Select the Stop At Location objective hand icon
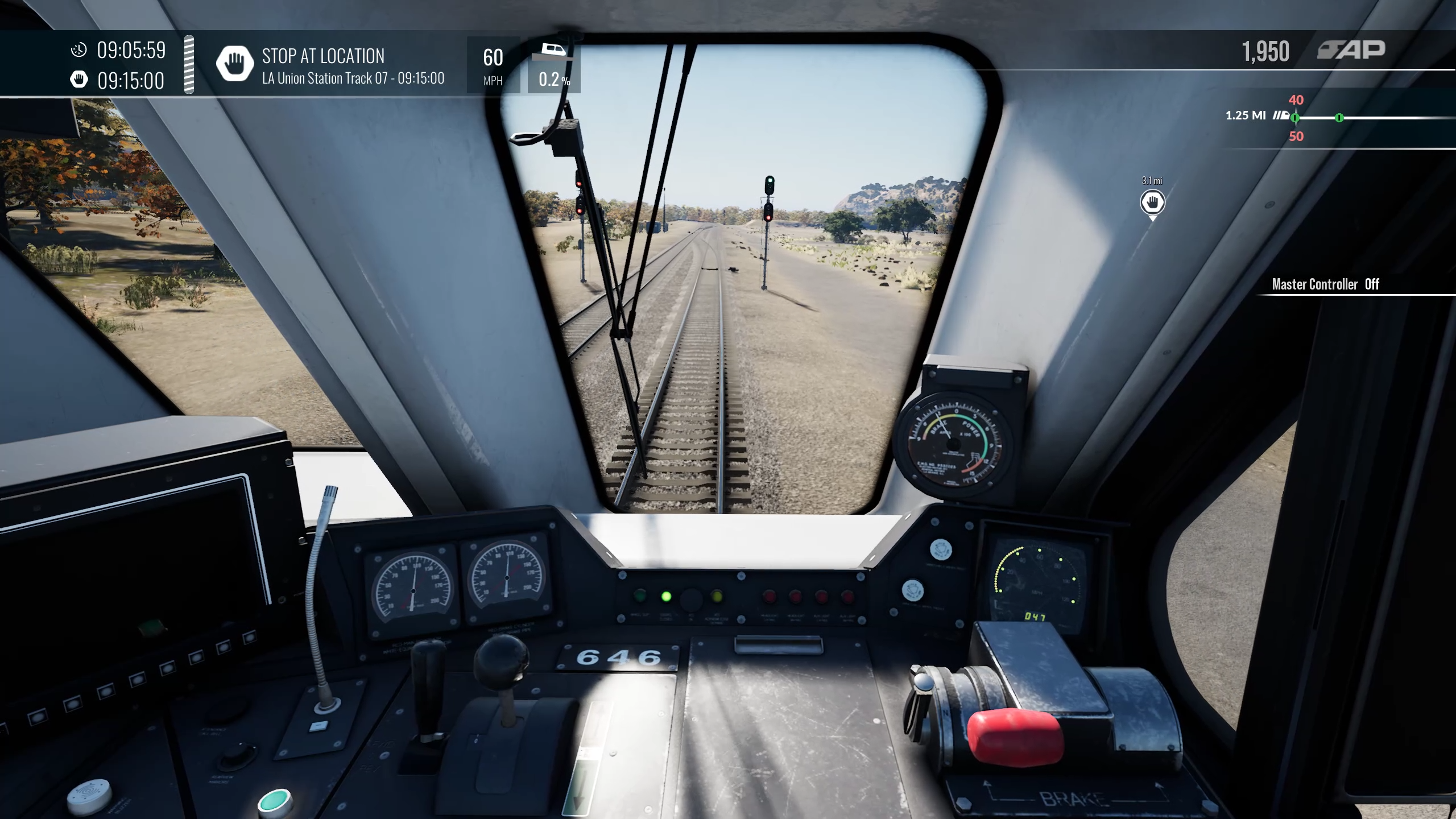The width and height of the screenshot is (1456, 819). pyautogui.click(x=234, y=64)
